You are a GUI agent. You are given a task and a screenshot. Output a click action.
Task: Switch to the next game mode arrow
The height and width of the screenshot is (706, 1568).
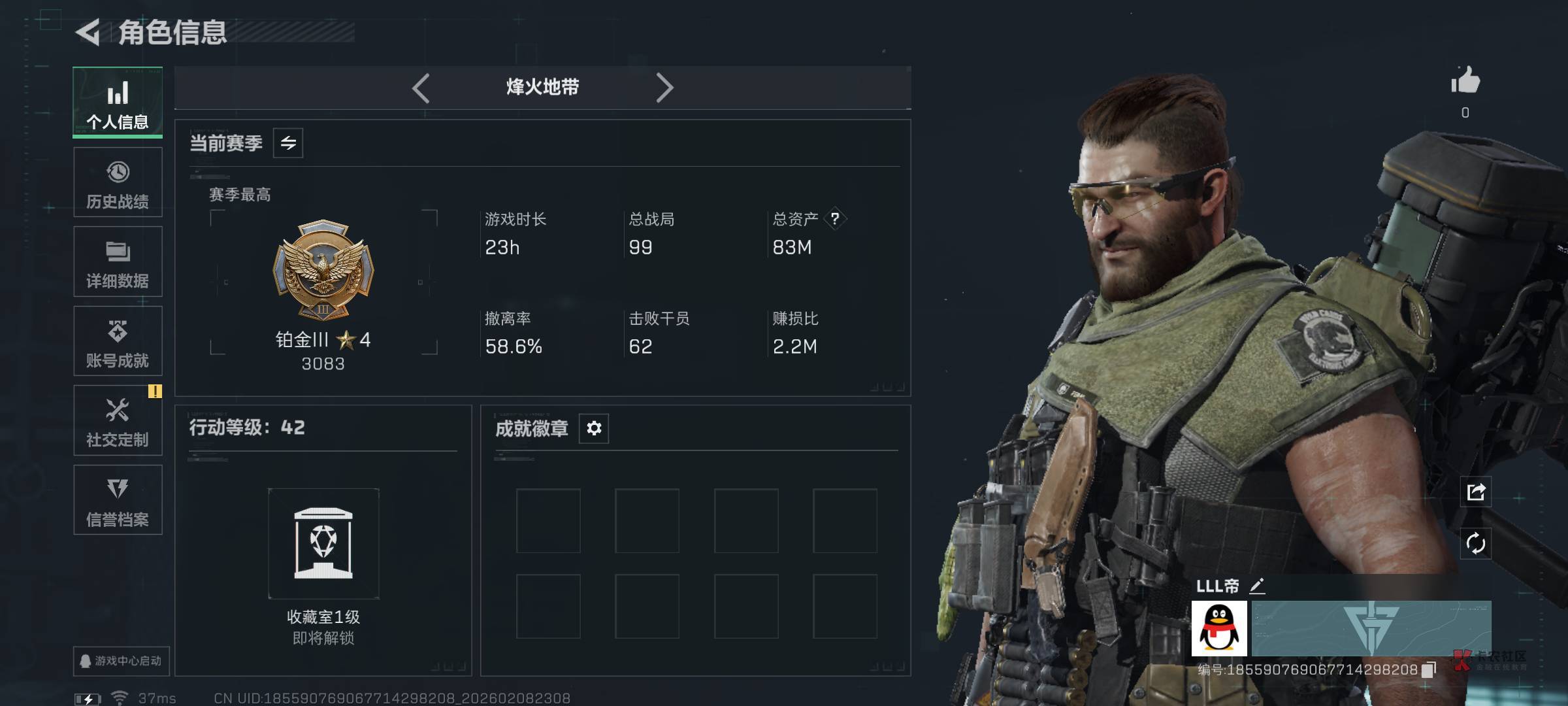(664, 88)
